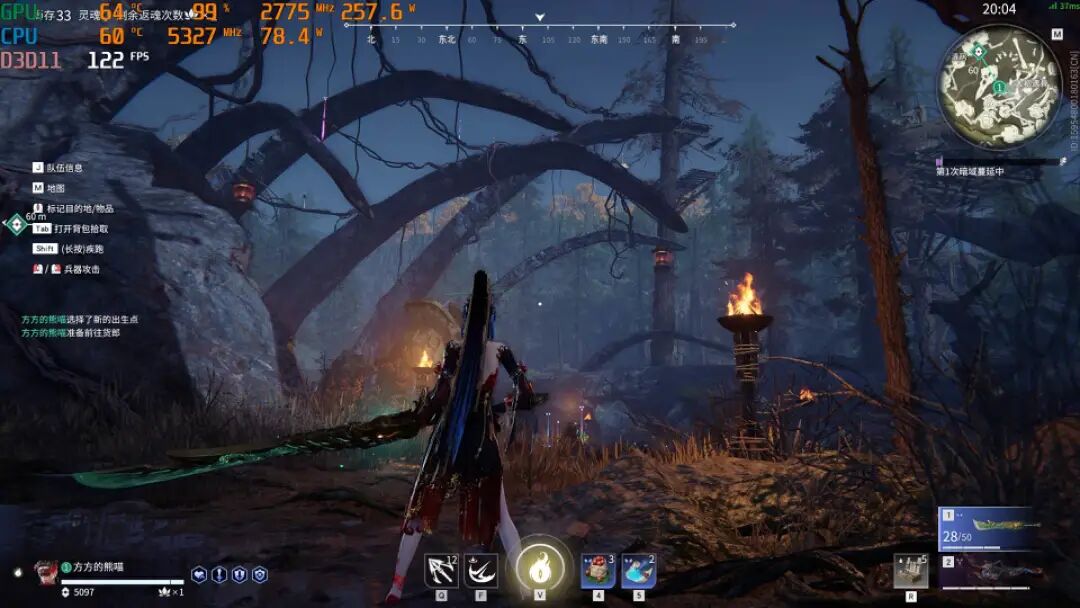Open the circular minimap
This screenshot has height=608, width=1080.
pyautogui.click(x=997, y=87)
